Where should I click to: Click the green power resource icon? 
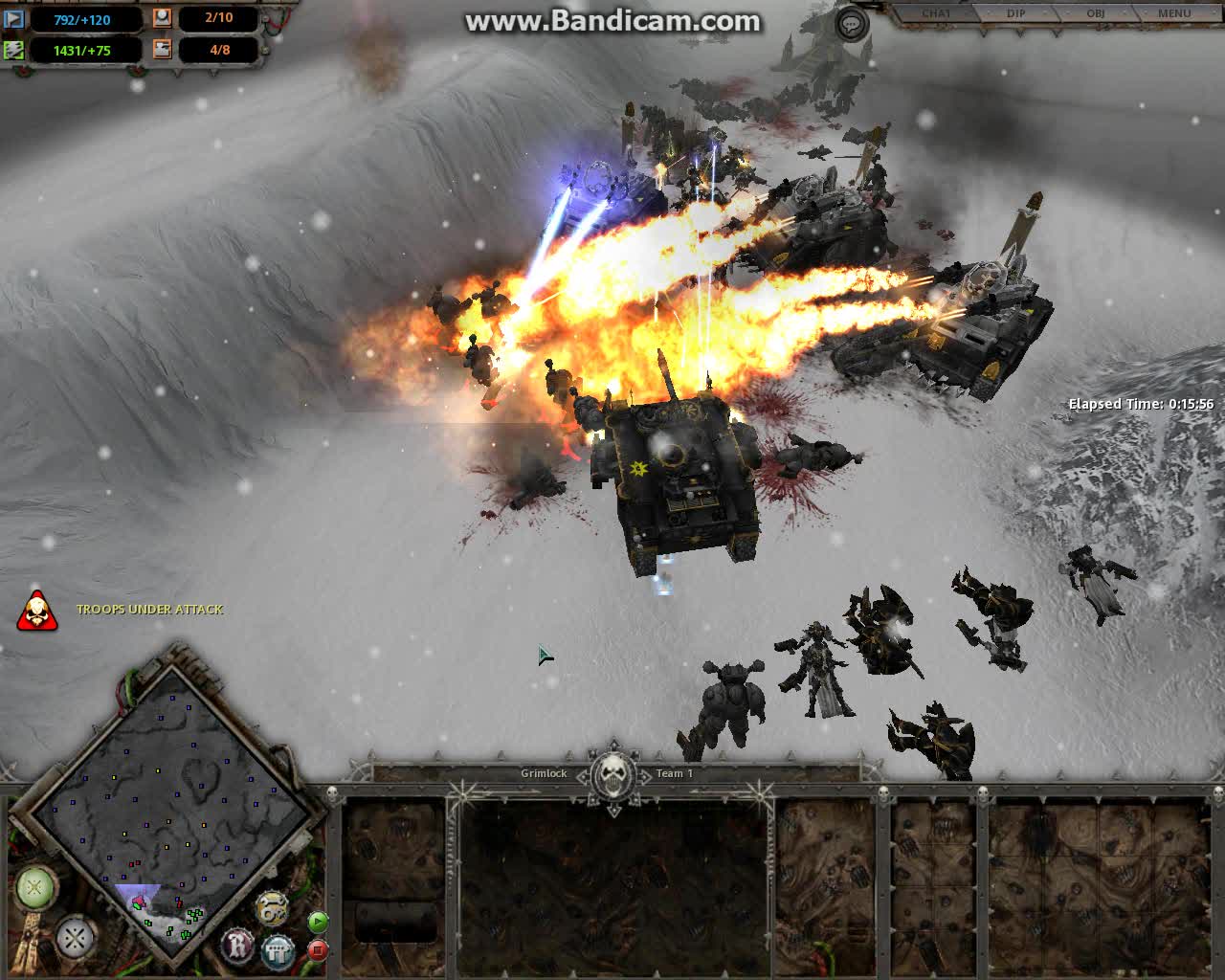point(14,50)
